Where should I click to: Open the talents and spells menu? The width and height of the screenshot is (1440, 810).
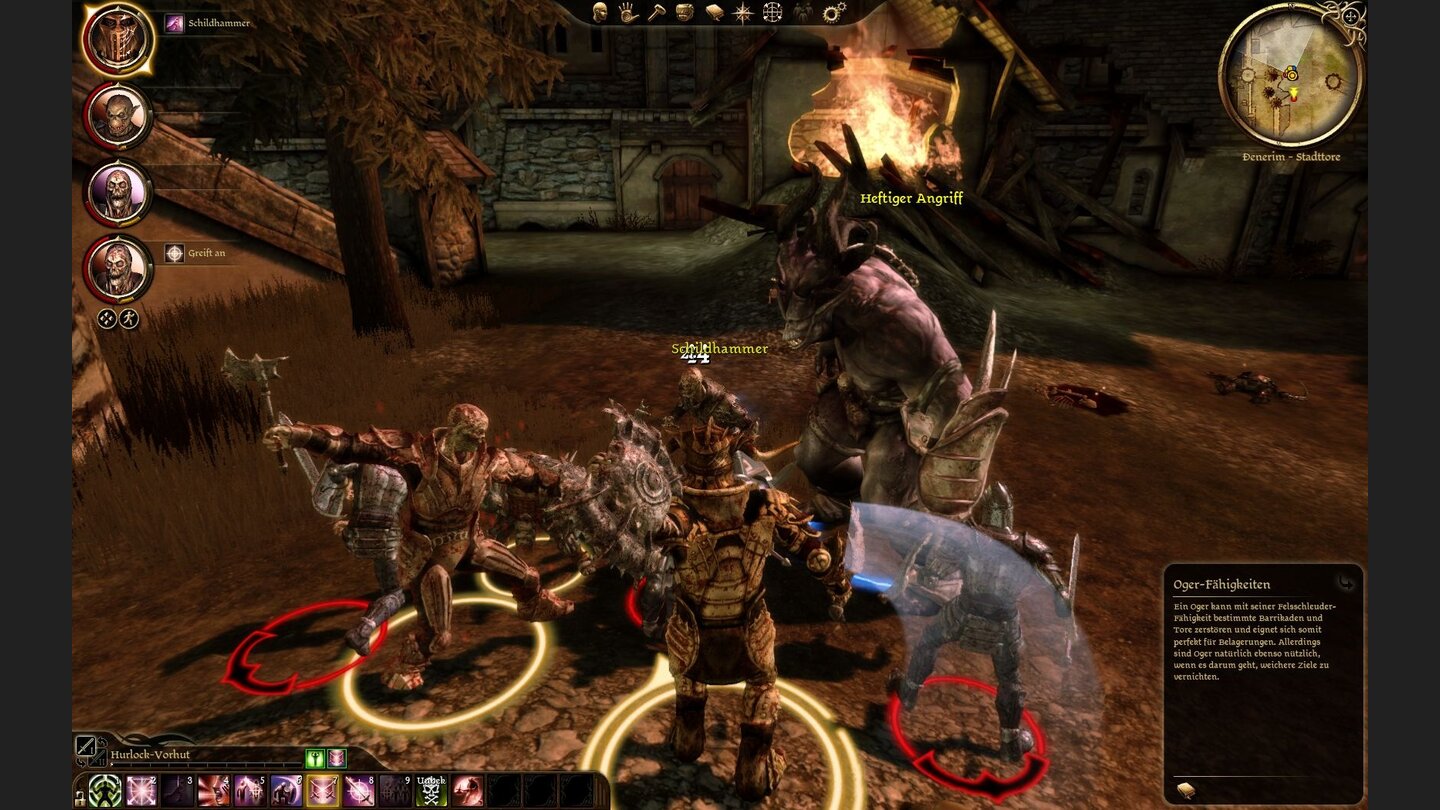tap(627, 13)
